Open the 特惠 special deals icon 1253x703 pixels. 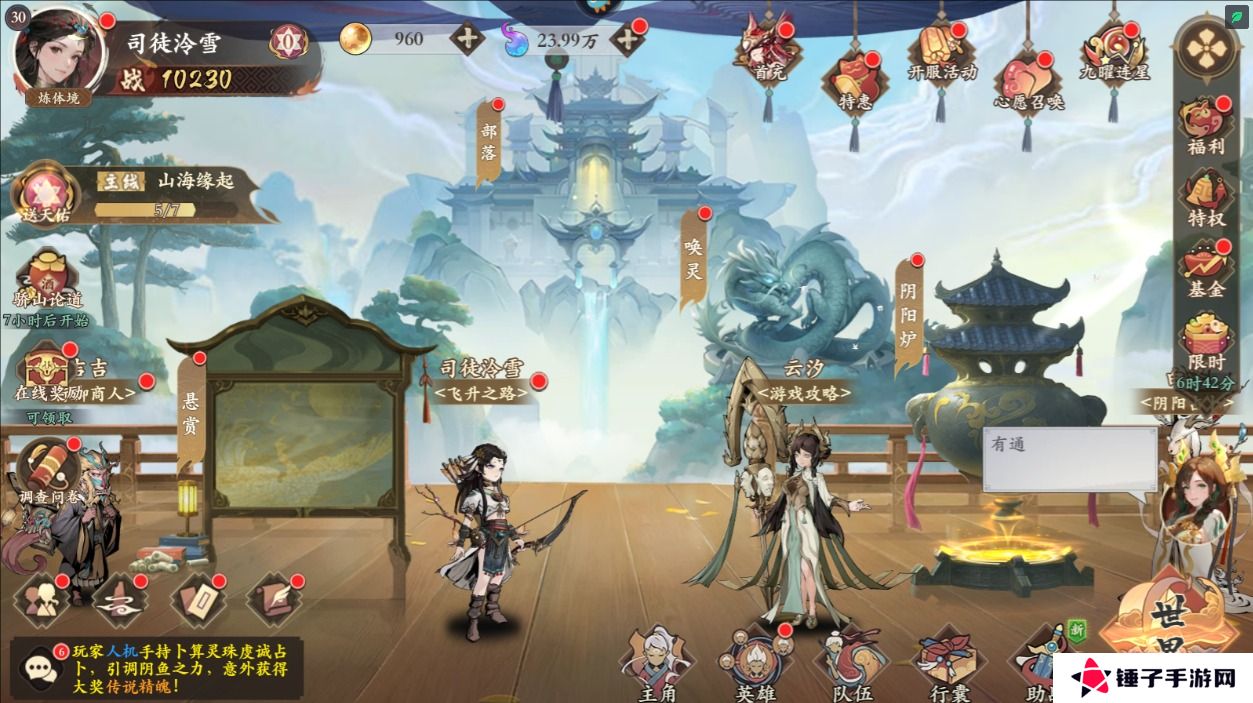tap(853, 80)
